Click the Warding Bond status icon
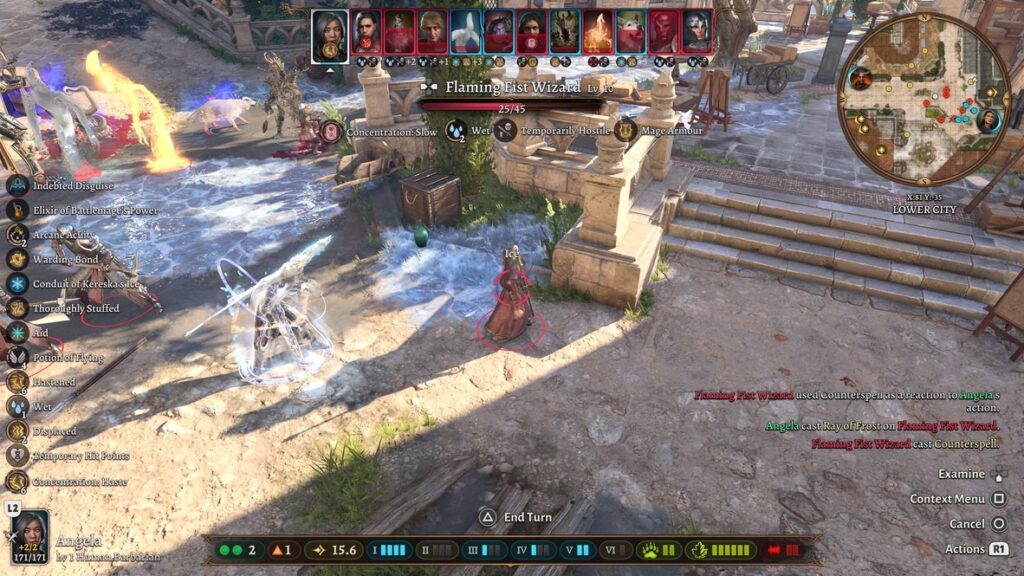The height and width of the screenshot is (576, 1024). pyautogui.click(x=17, y=259)
